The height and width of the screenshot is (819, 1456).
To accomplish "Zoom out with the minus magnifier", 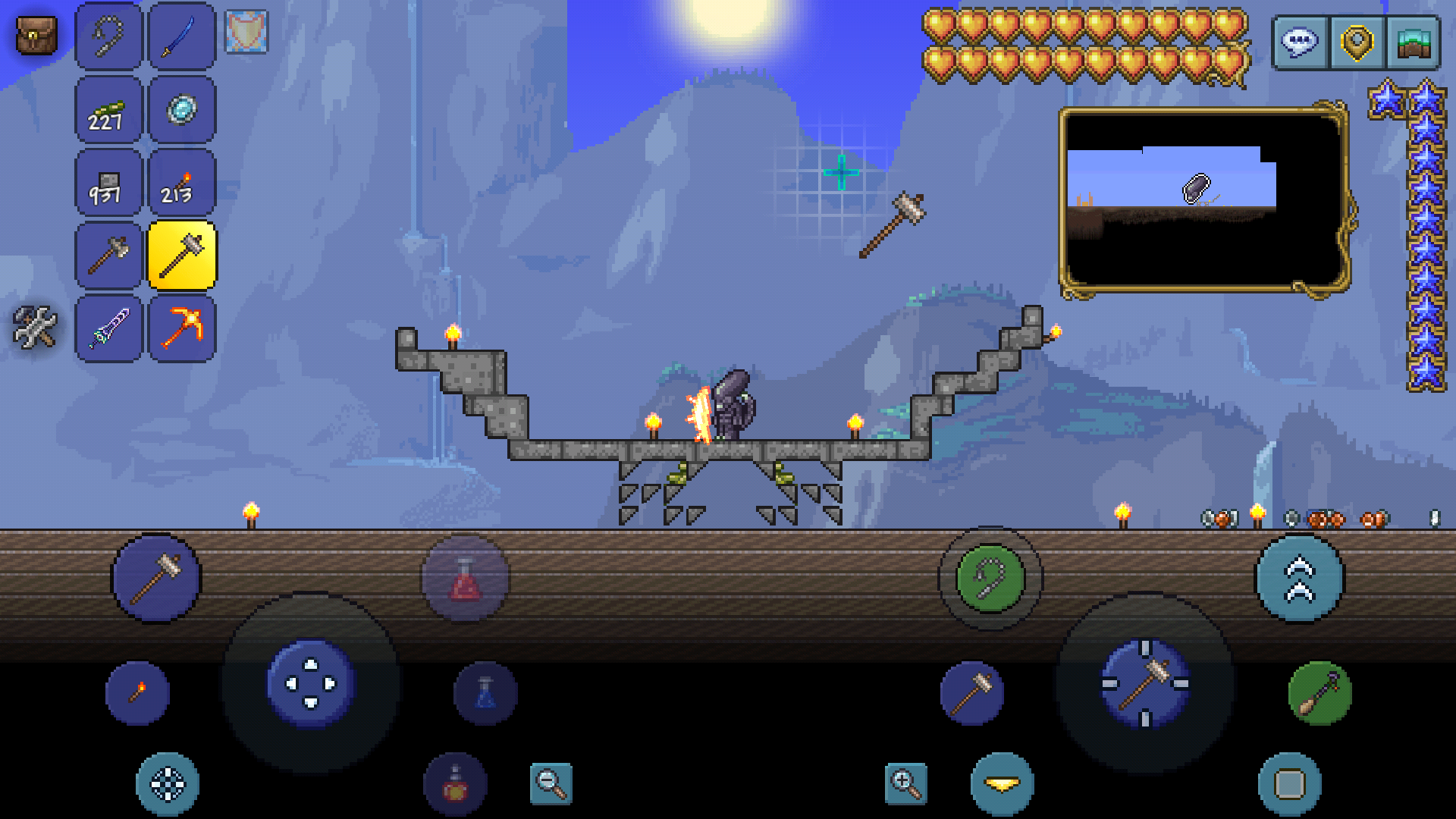I will [551, 783].
